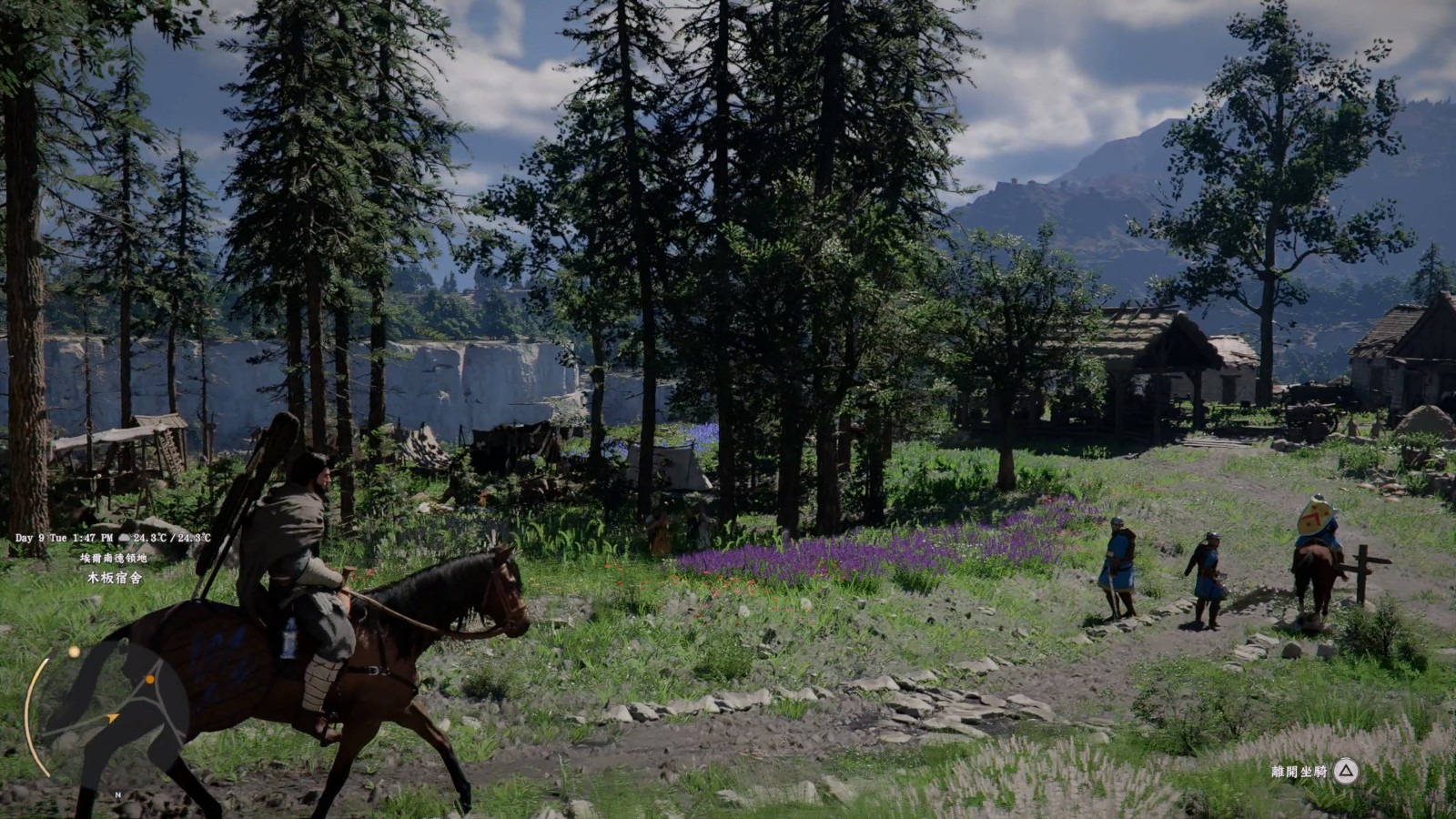Select the orange dot marker on minimap
The image size is (1456, 819).
click(150, 679)
